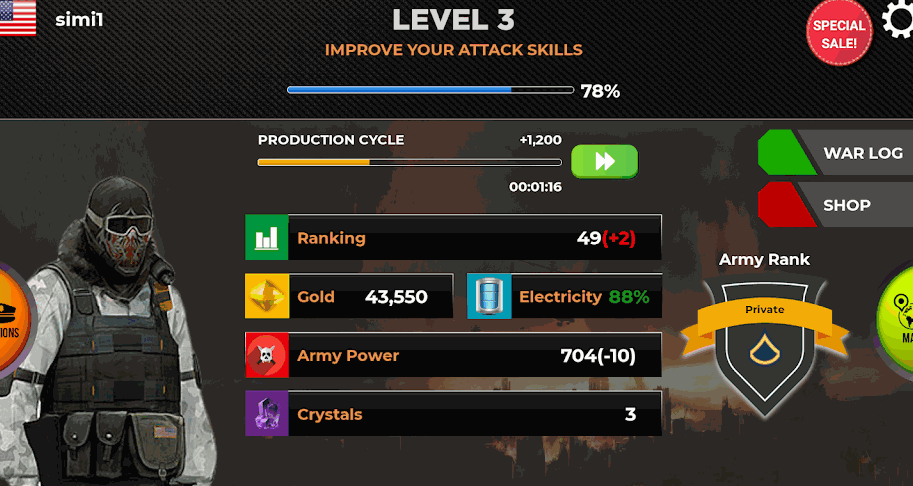Viewport: 913px width, 486px height.
Task: Speed up the production cycle
Action: pyautogui.click(x=604, y=161)
